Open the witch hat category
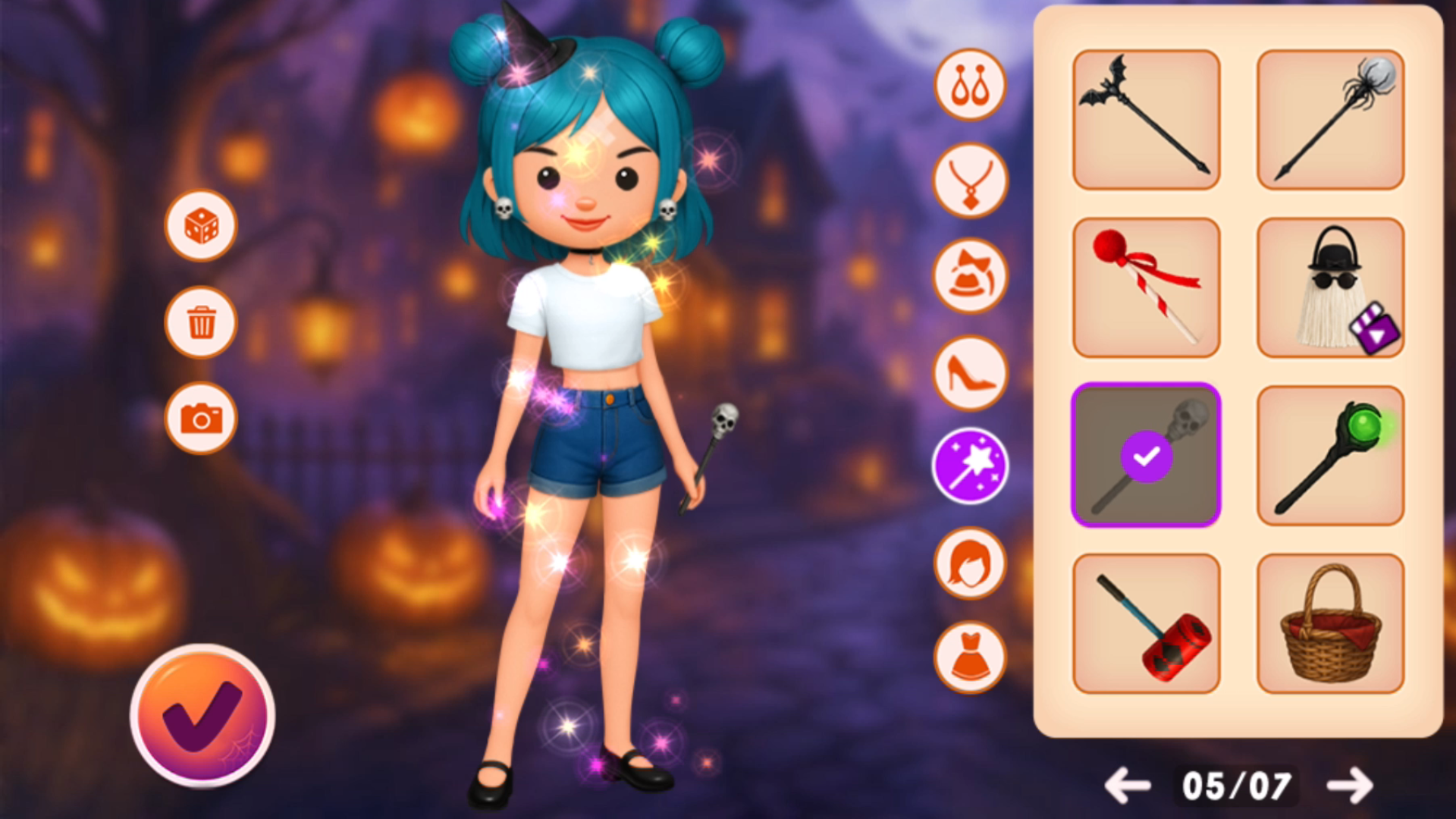1456x819 pixels. coord(970,277)
